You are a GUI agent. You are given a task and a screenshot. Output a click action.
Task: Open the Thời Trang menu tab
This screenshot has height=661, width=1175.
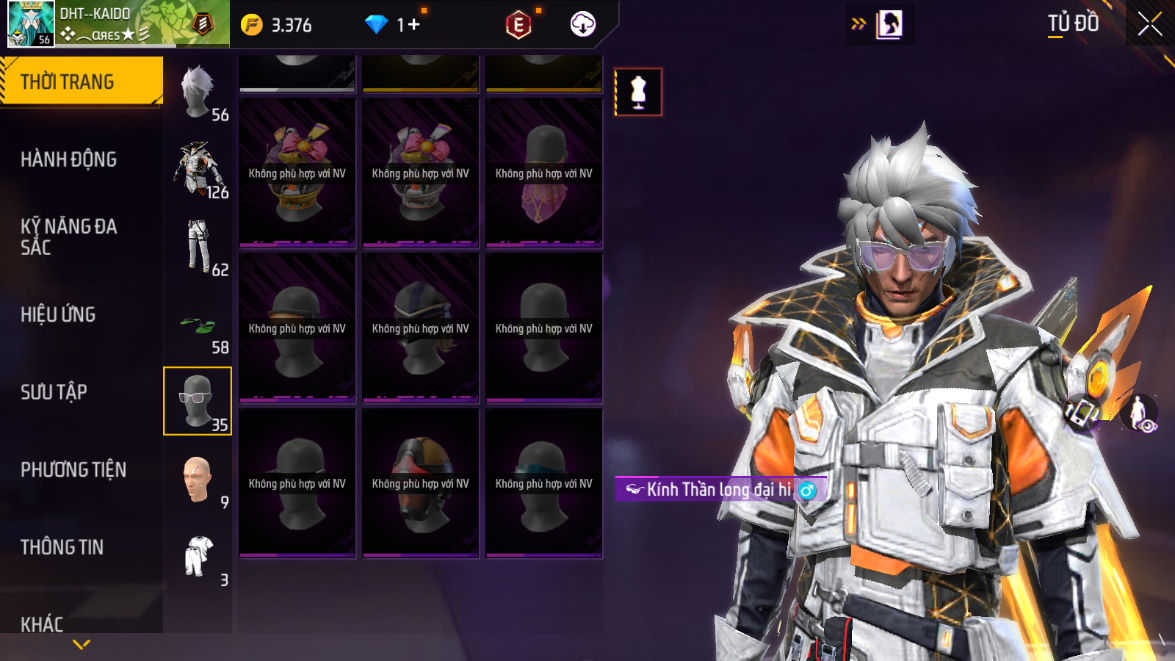(x=80, y=82)
